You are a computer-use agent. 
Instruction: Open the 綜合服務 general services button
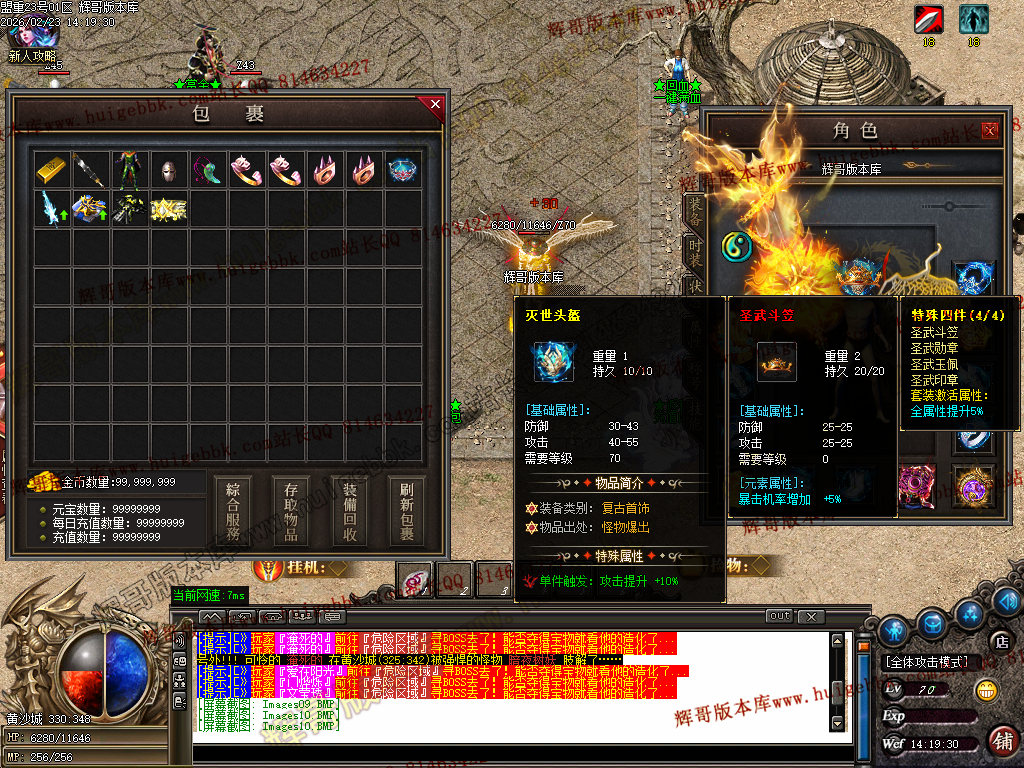(233, 511)
